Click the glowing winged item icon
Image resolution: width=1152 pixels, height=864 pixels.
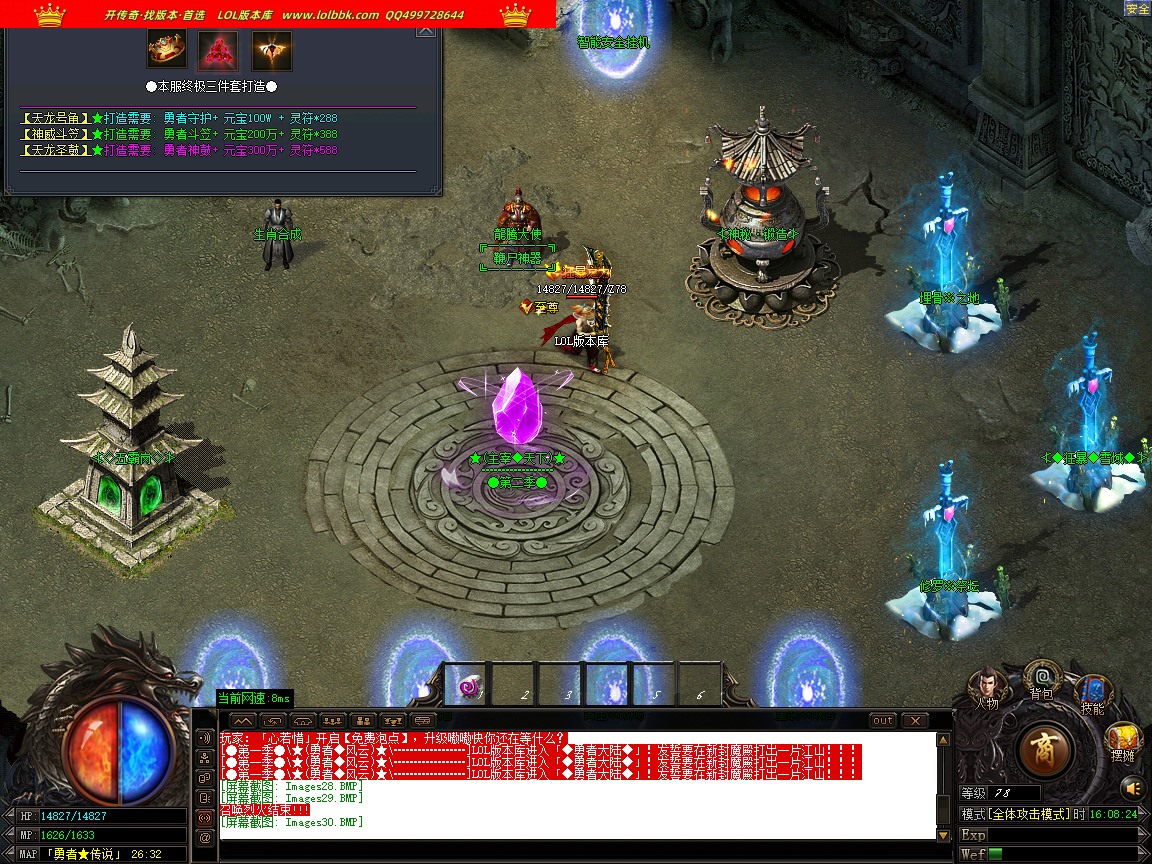271,49
